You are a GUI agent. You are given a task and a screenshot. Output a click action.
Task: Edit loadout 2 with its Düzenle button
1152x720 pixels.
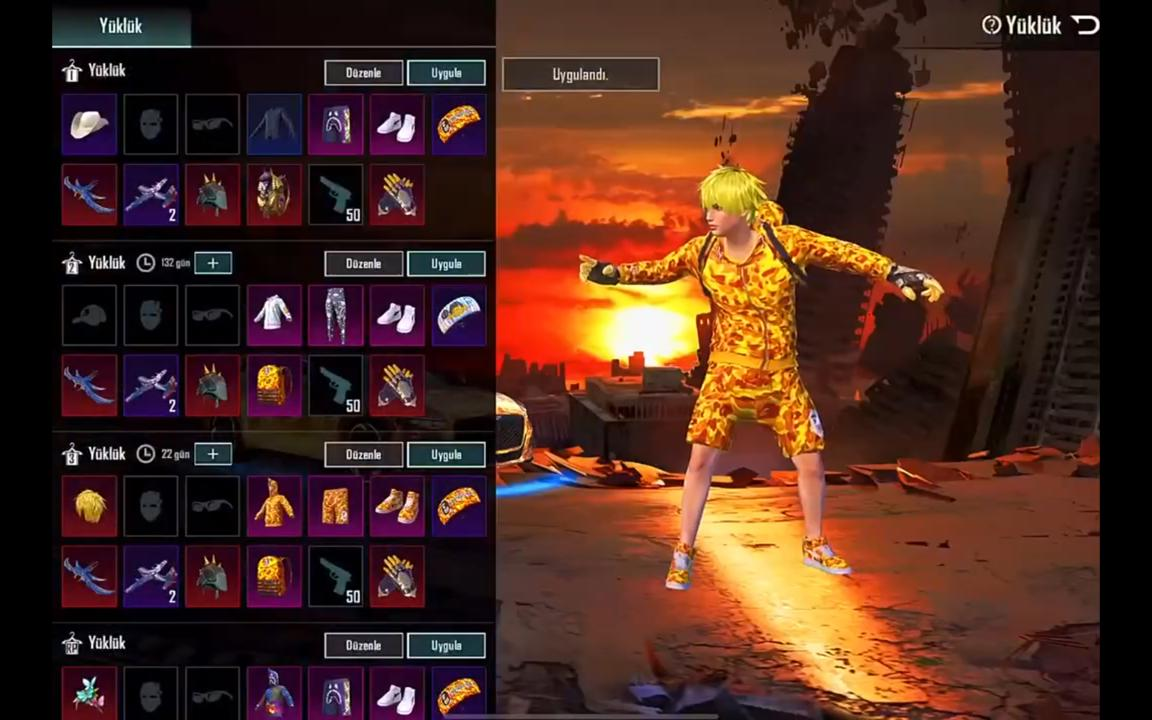(x=364, y=264)
